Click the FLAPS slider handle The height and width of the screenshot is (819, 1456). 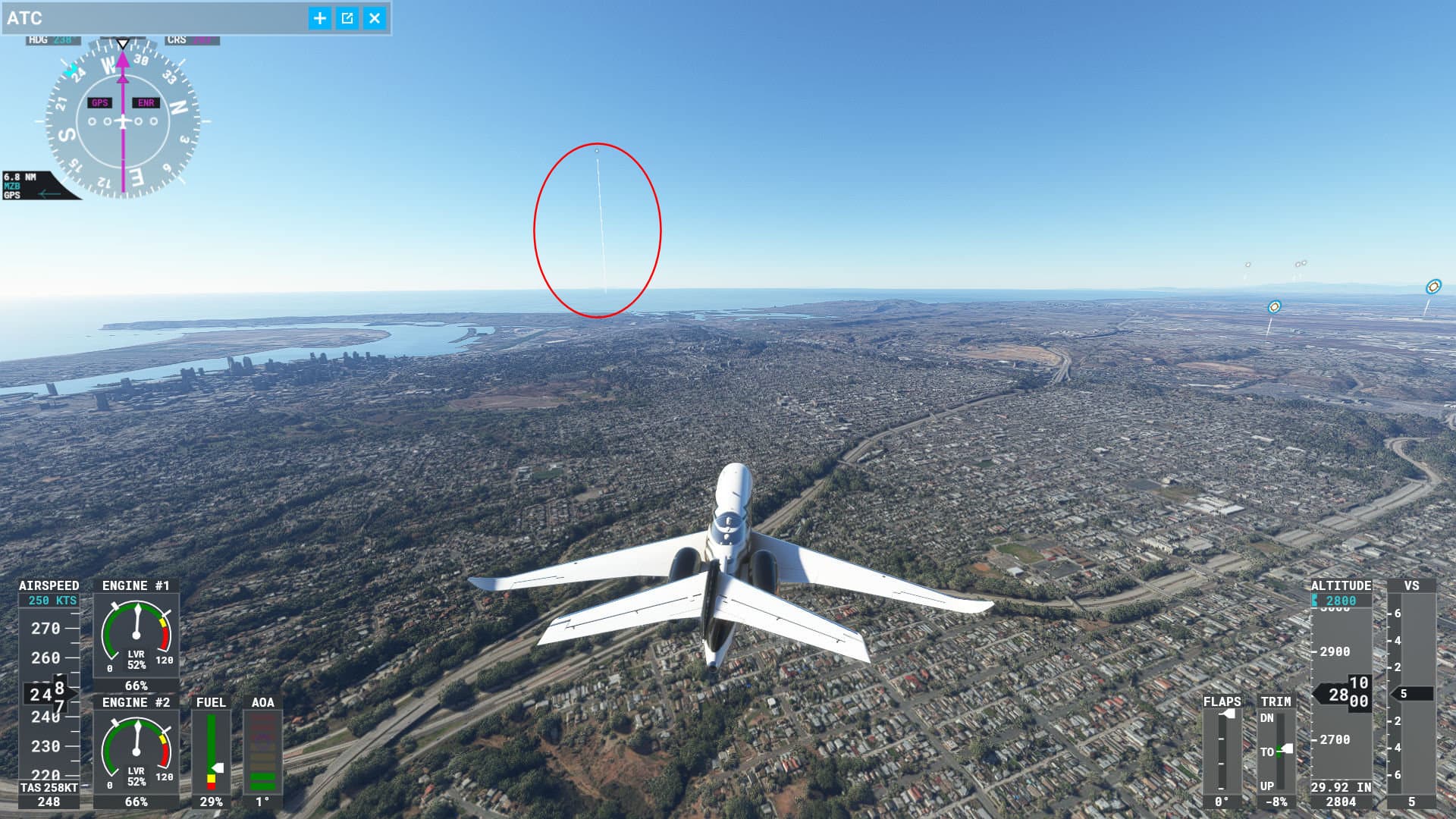pyautogui.click(x=1227, y=714)
